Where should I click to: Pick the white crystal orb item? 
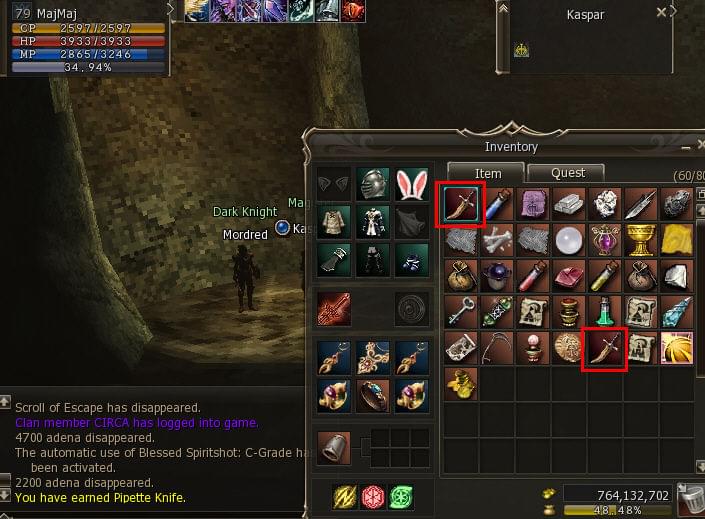click(568, 240)
